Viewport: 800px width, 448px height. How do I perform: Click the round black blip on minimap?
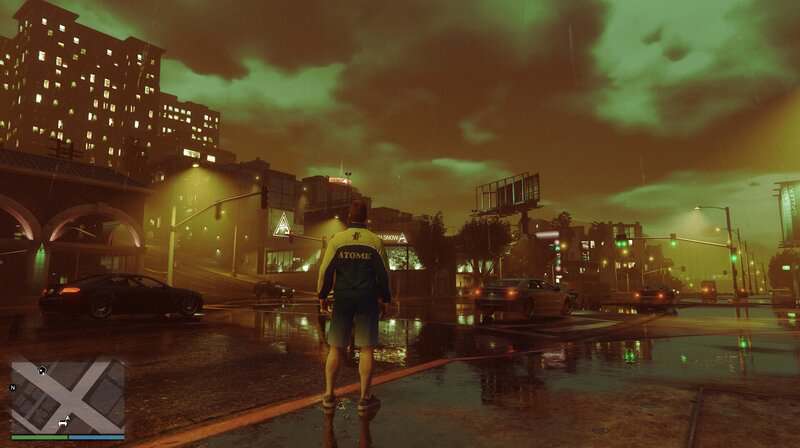pos(41,369)
